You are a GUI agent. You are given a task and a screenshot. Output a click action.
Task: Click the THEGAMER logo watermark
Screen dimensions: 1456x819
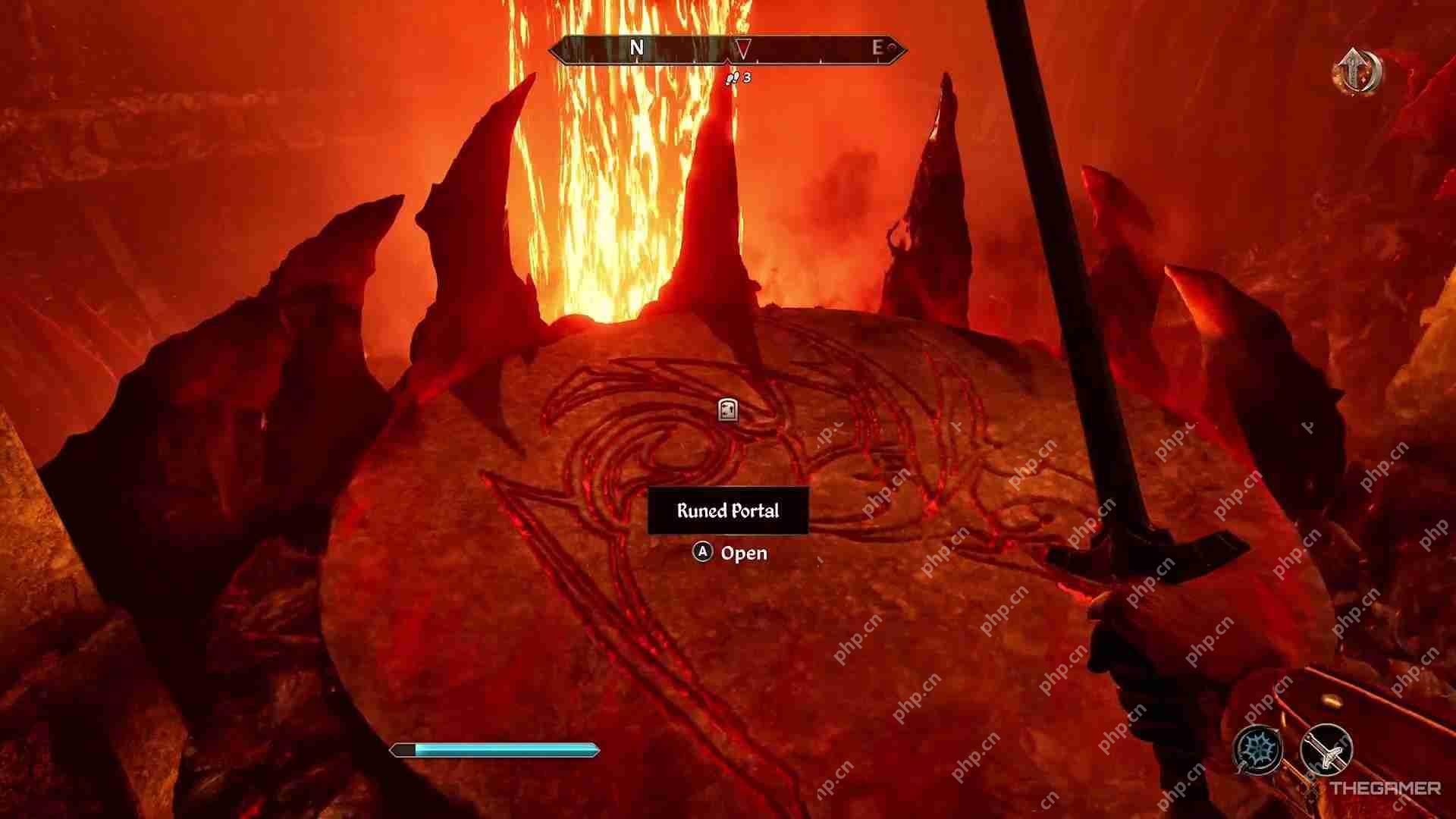click(x=1385, y=789)
